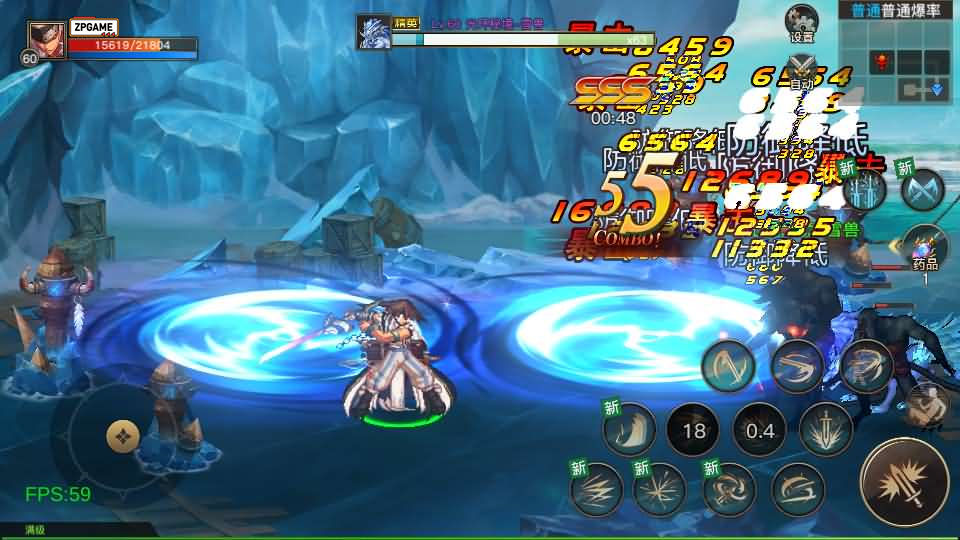The image size is (960, 540).
Task: Toggle 自动 auto-battle crossed swords
Action: point(801,70)
